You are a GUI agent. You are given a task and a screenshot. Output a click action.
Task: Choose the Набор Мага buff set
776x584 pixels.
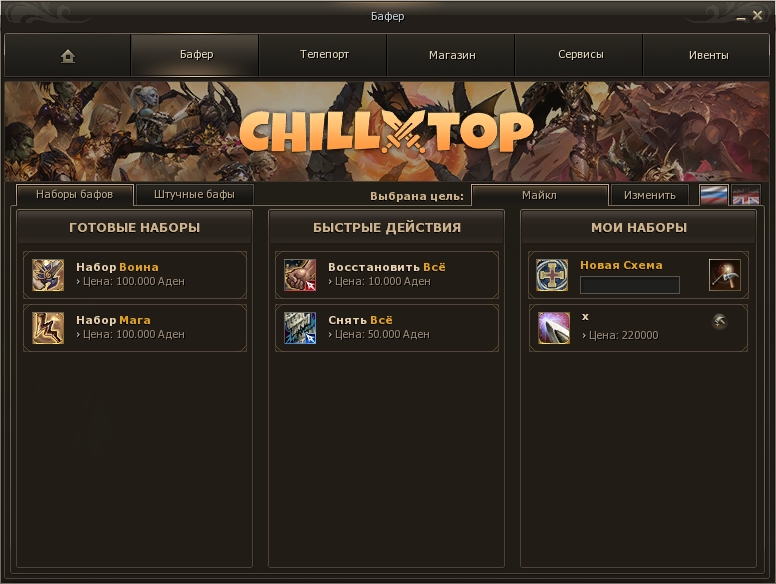click(135, 327)
